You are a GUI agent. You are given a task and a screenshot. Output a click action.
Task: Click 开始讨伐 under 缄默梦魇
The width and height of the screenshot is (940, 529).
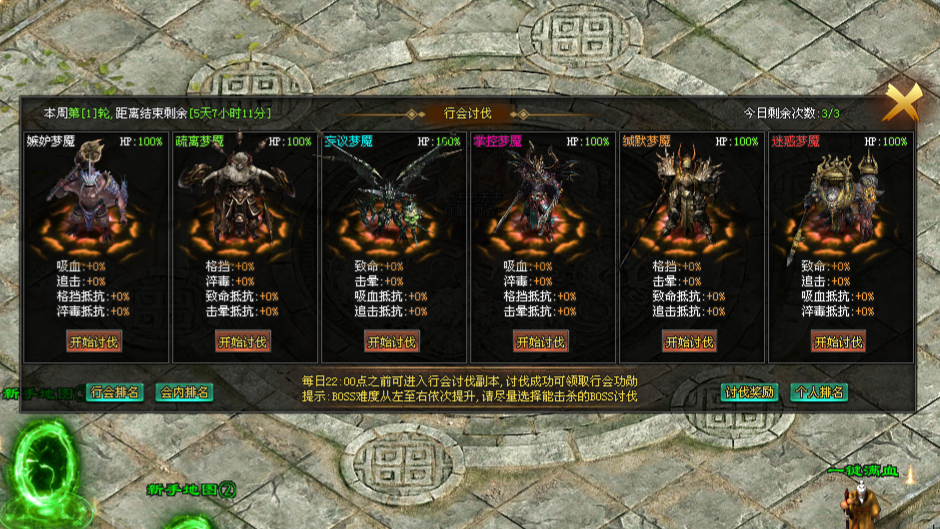coord(689,342)
